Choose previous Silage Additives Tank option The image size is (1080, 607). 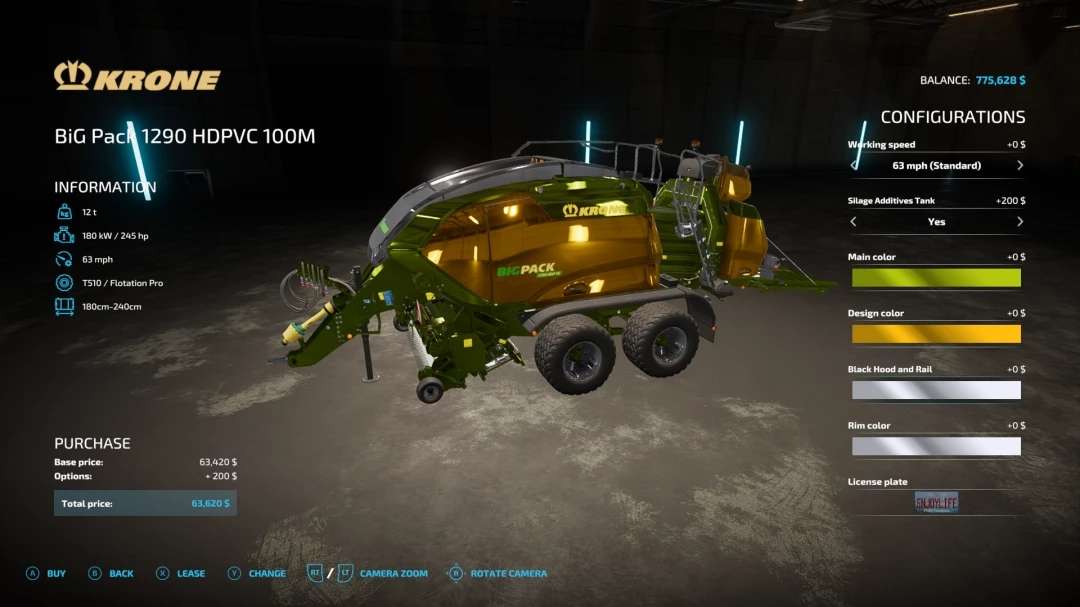pos(853,222)
